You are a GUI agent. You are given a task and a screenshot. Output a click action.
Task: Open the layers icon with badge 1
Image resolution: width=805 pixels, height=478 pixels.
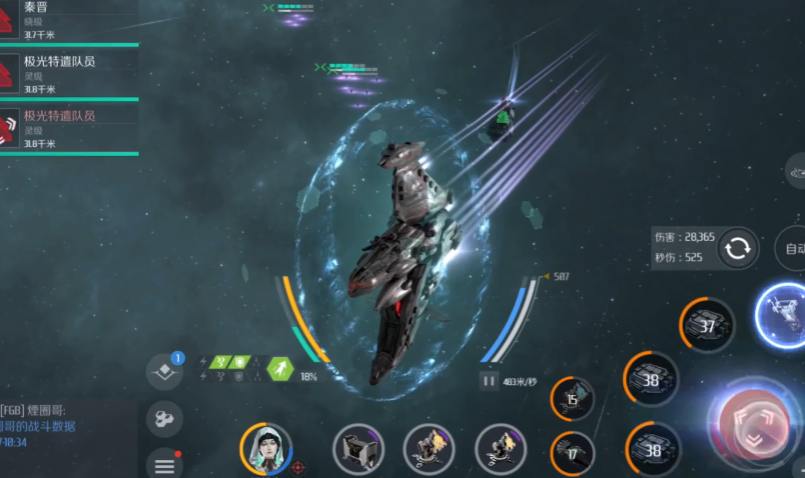165,371
